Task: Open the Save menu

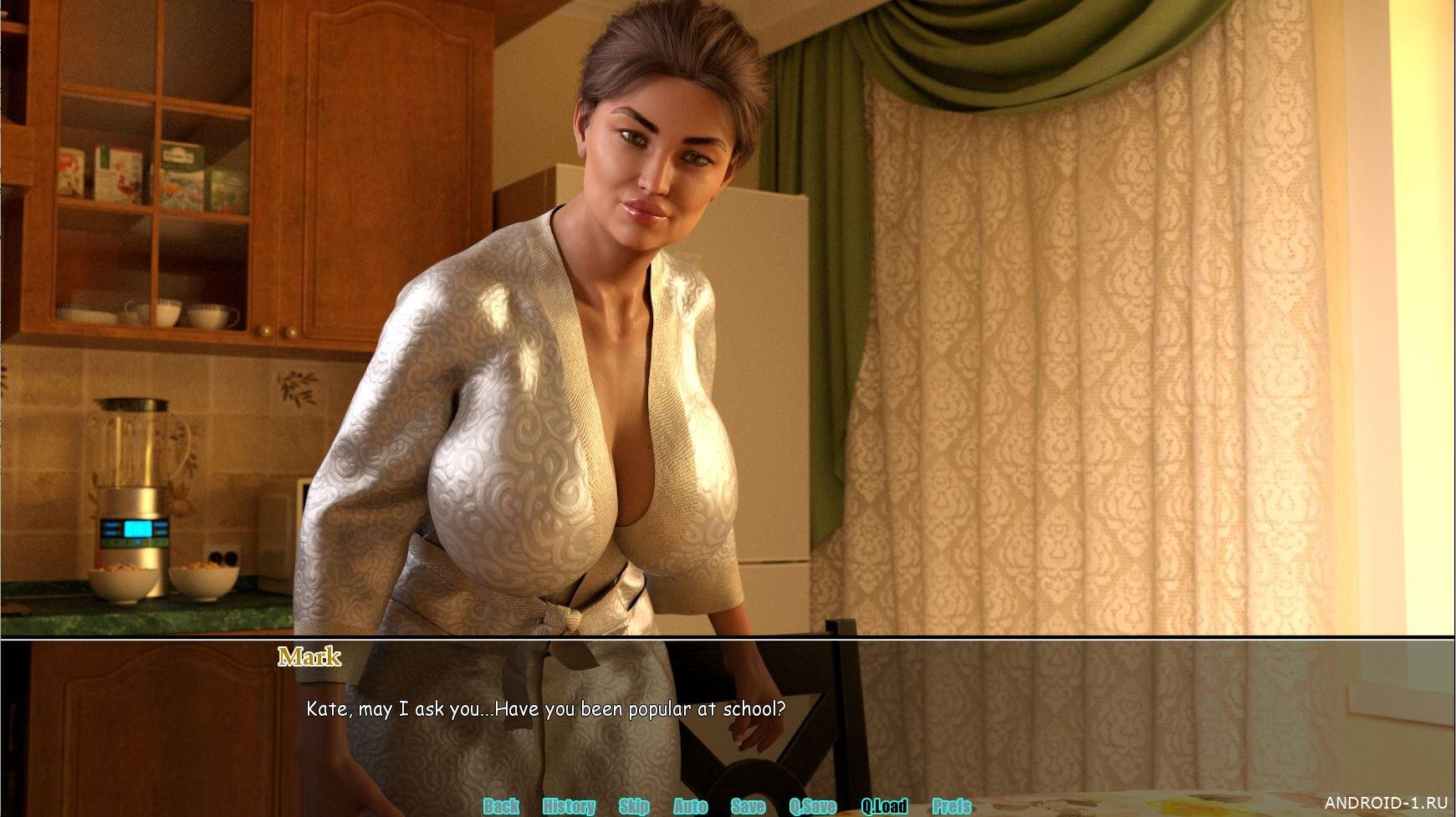Action: tap(748, 806)
